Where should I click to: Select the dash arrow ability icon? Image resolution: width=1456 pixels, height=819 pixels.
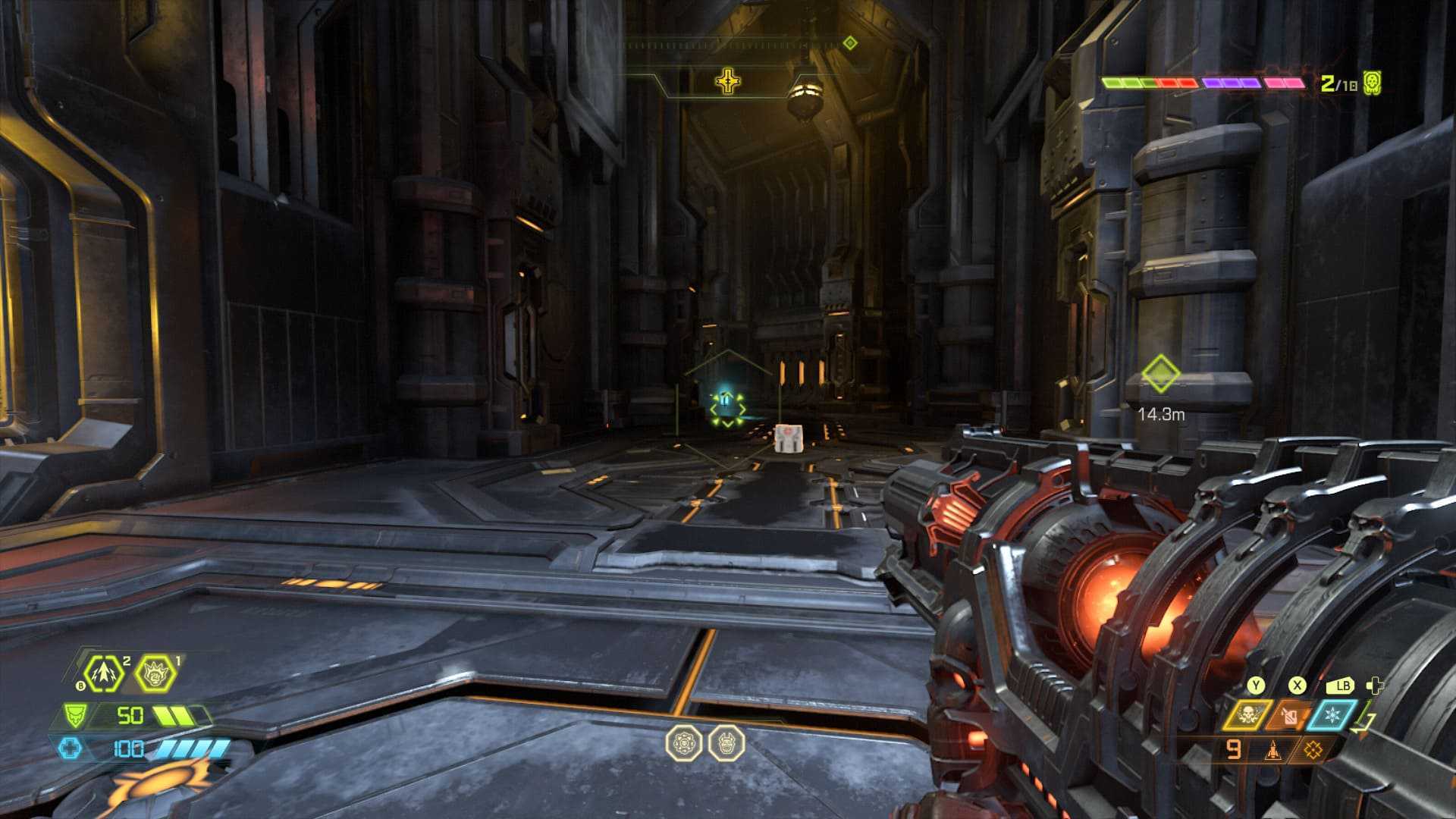click(104, 673)
